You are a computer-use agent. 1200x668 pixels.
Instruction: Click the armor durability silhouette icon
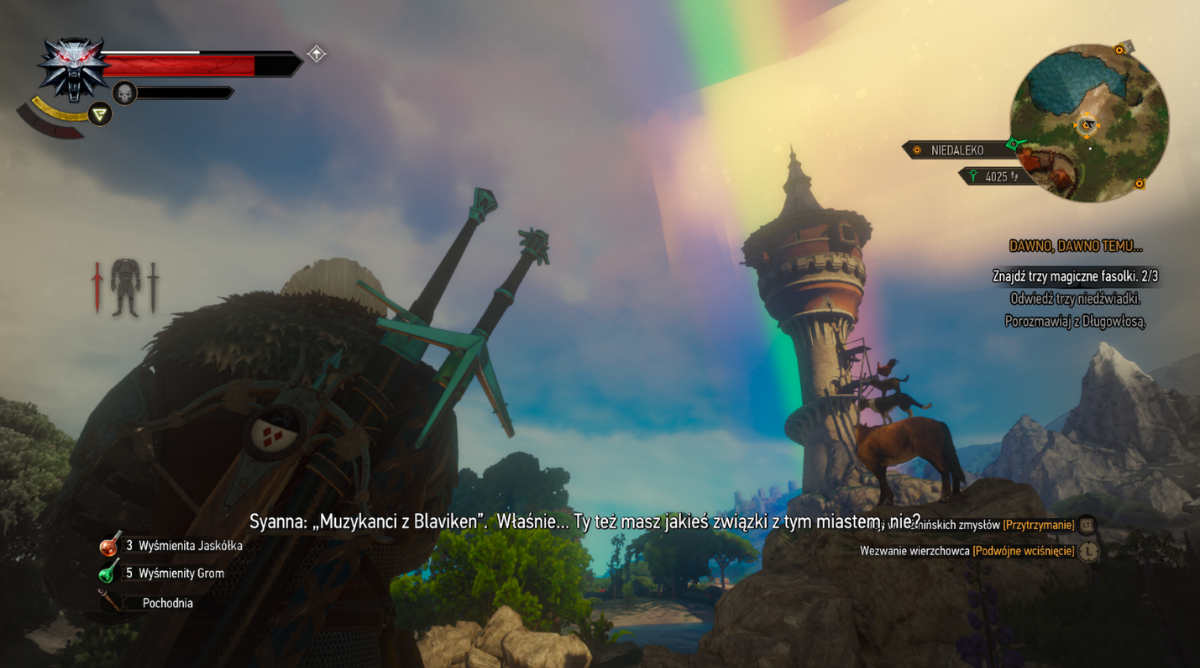(x=125, y=287)
